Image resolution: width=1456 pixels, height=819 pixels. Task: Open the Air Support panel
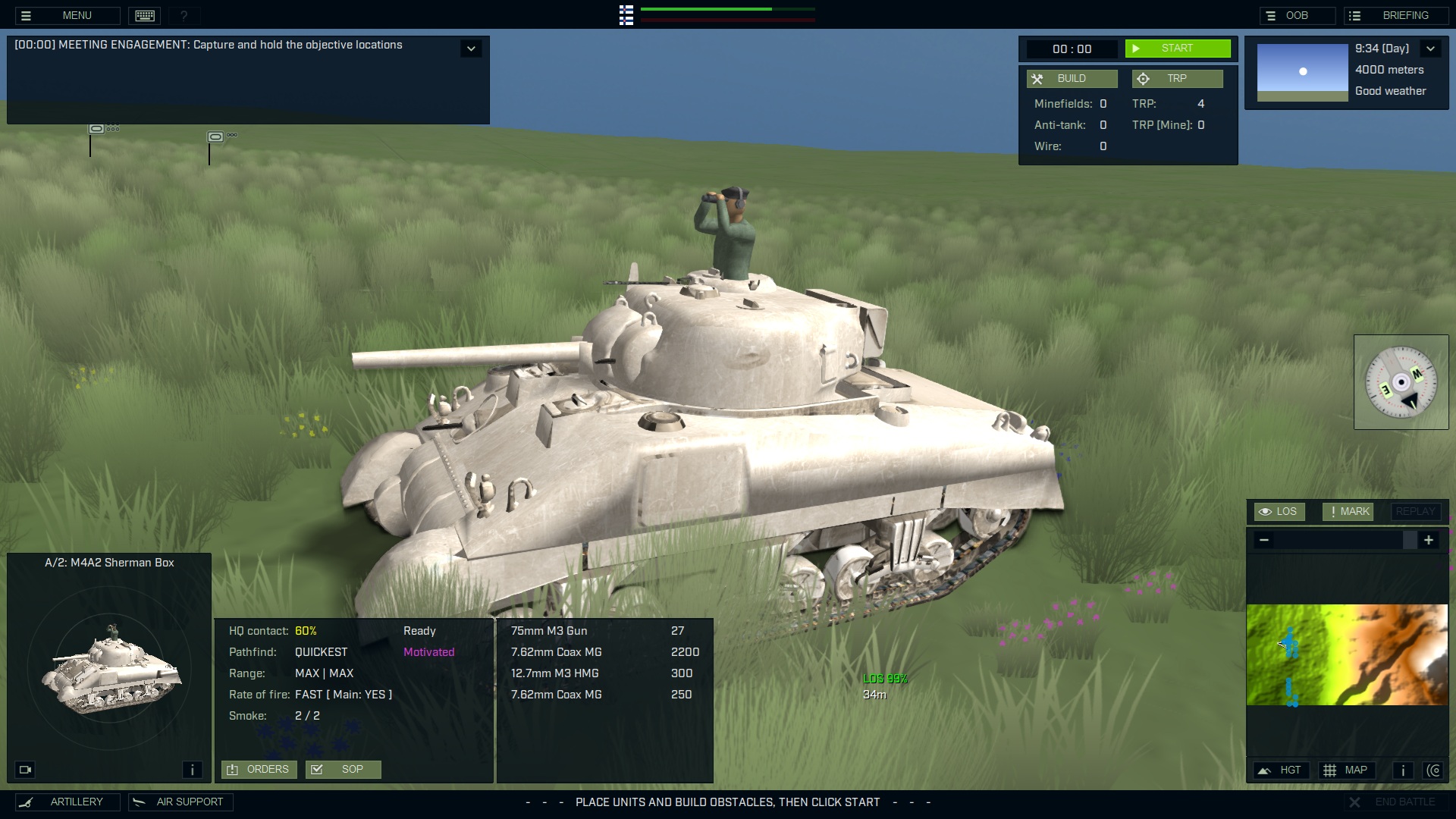tap(180, 802)
